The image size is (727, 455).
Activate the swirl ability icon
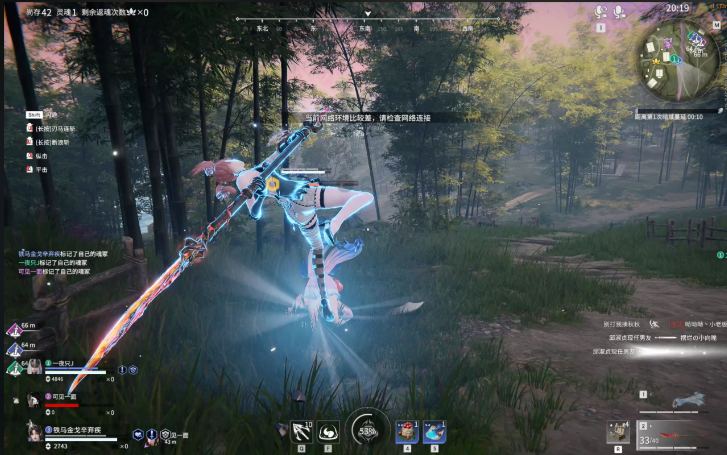(x=329, y=432)
